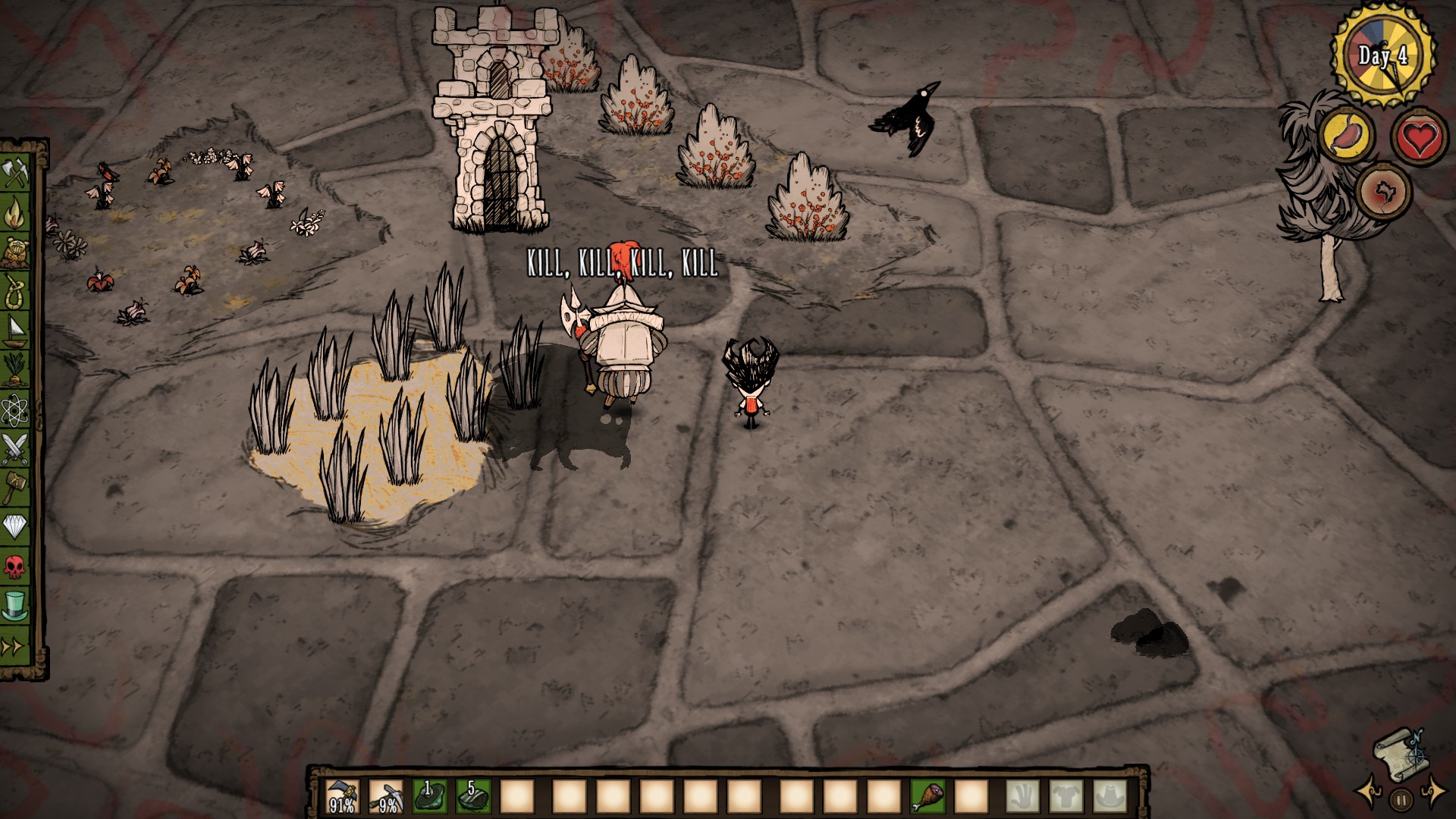Select the 91% axe inventory slot
Screen dimensions: 1456x819
341,797
